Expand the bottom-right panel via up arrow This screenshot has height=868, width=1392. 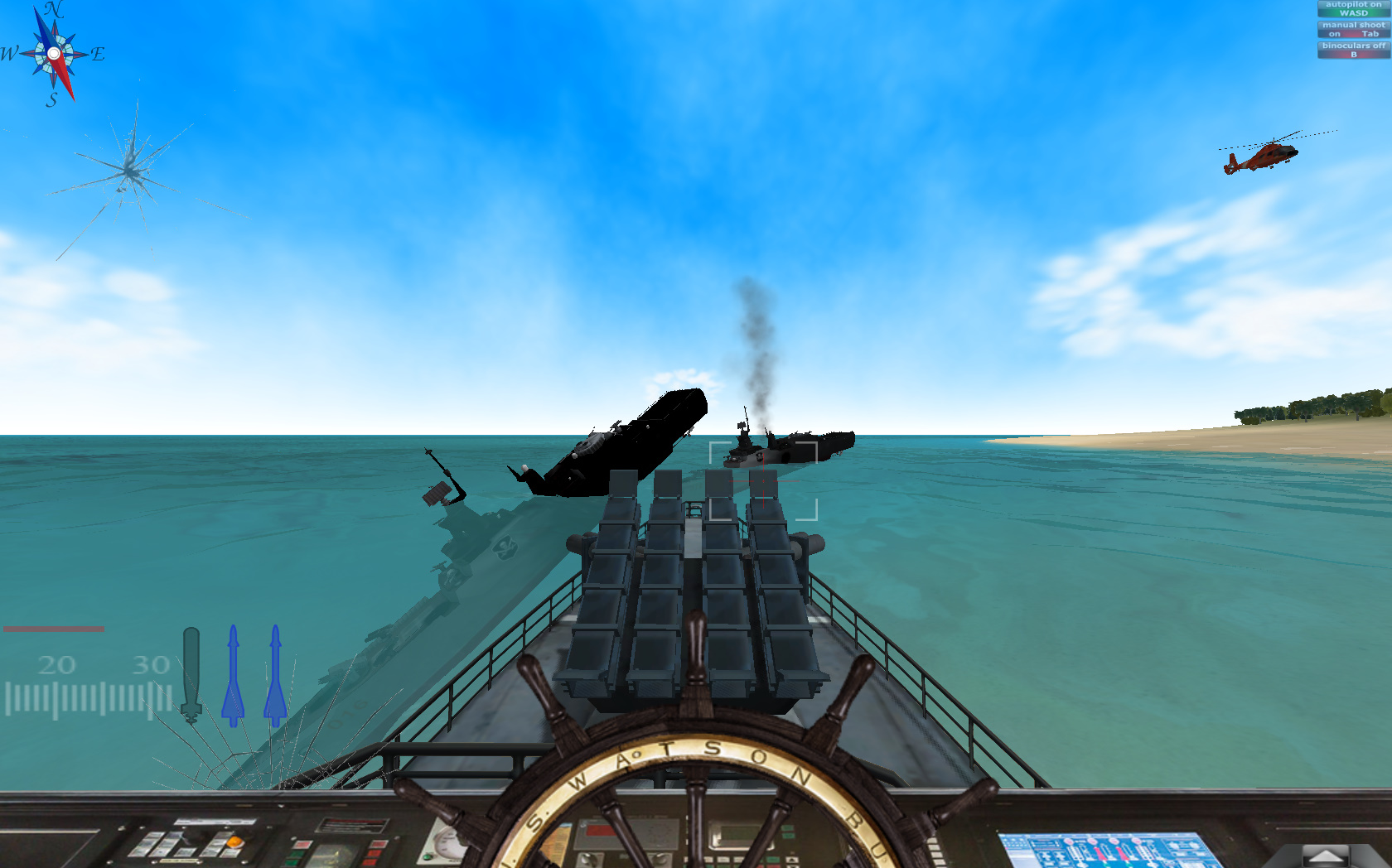pyautogui.click(x=1325, y=853)
